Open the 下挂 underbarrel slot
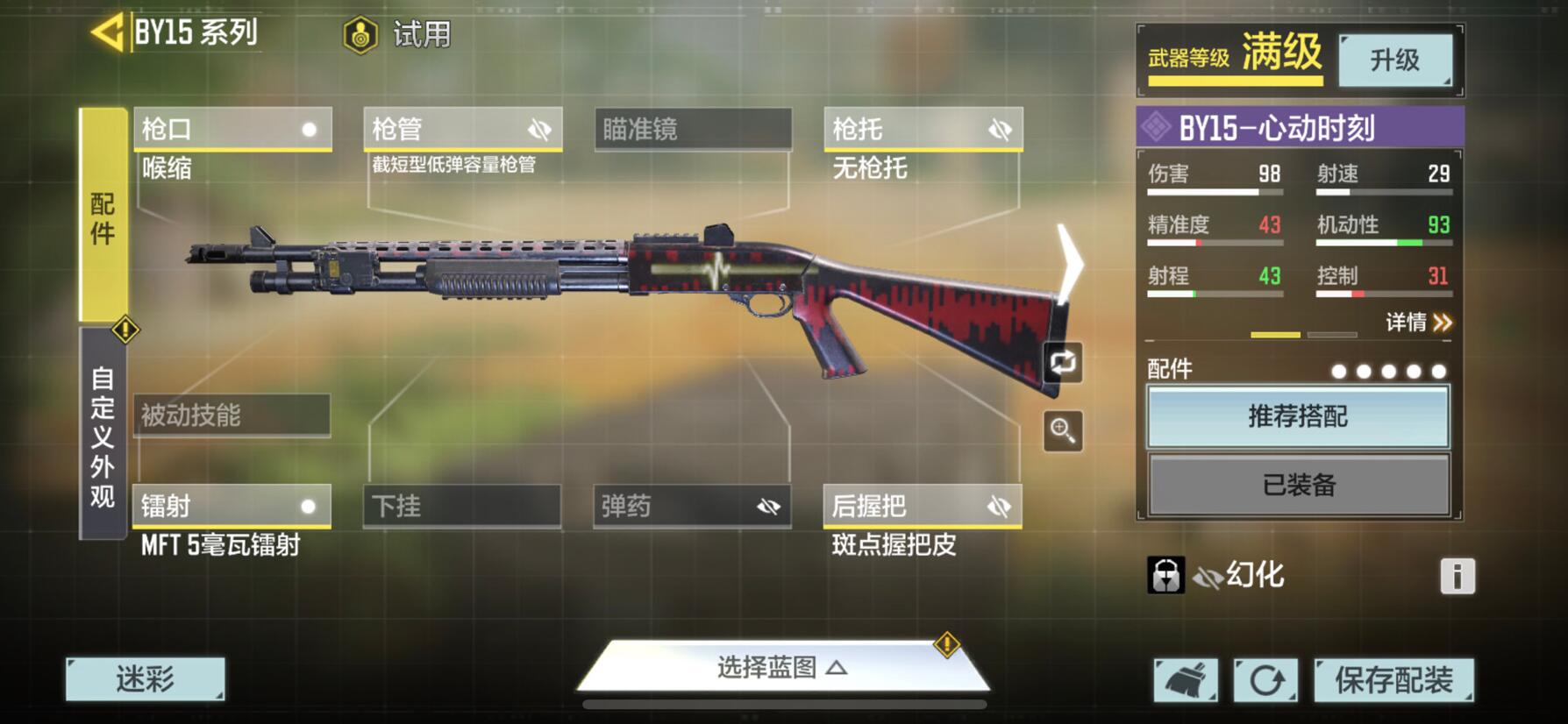The image size is (1568, 724). click(x=462, y=506)
